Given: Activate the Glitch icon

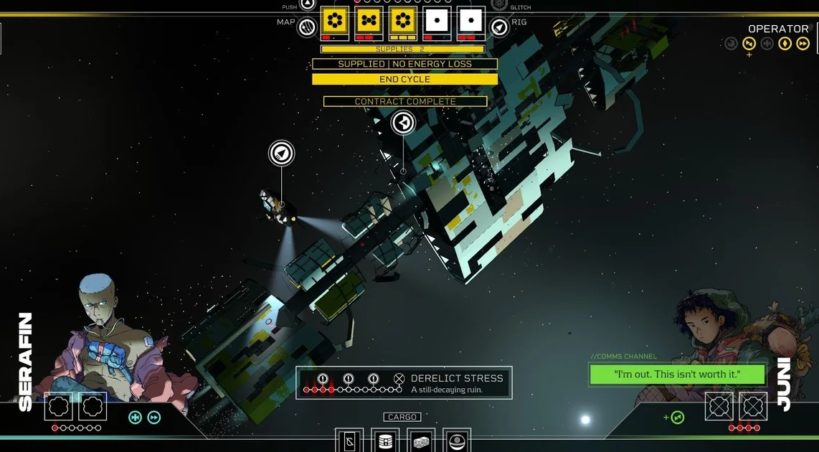Looking at the screenshot, I should [x=499, y=4].
